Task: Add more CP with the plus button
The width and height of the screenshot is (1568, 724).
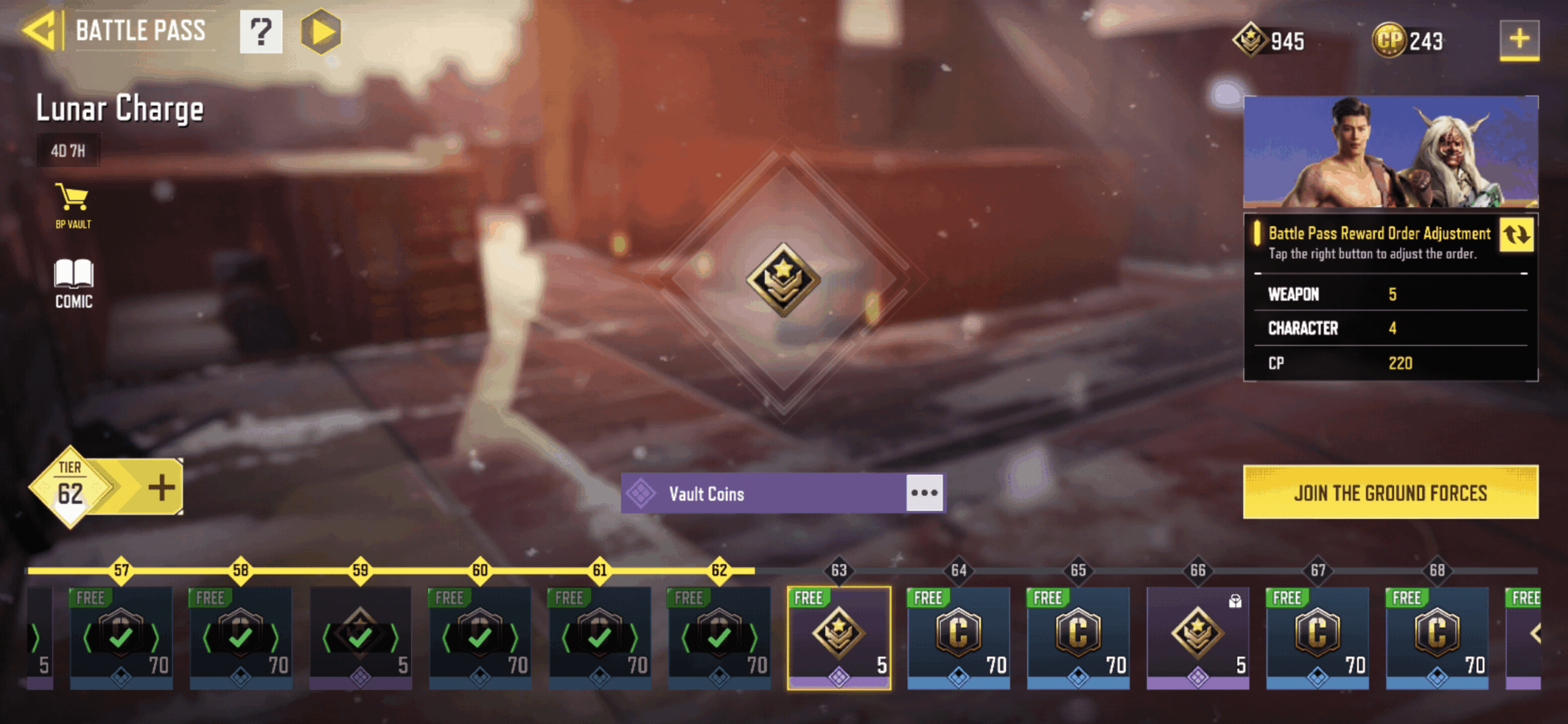Action: click(x=1519, y=39)
